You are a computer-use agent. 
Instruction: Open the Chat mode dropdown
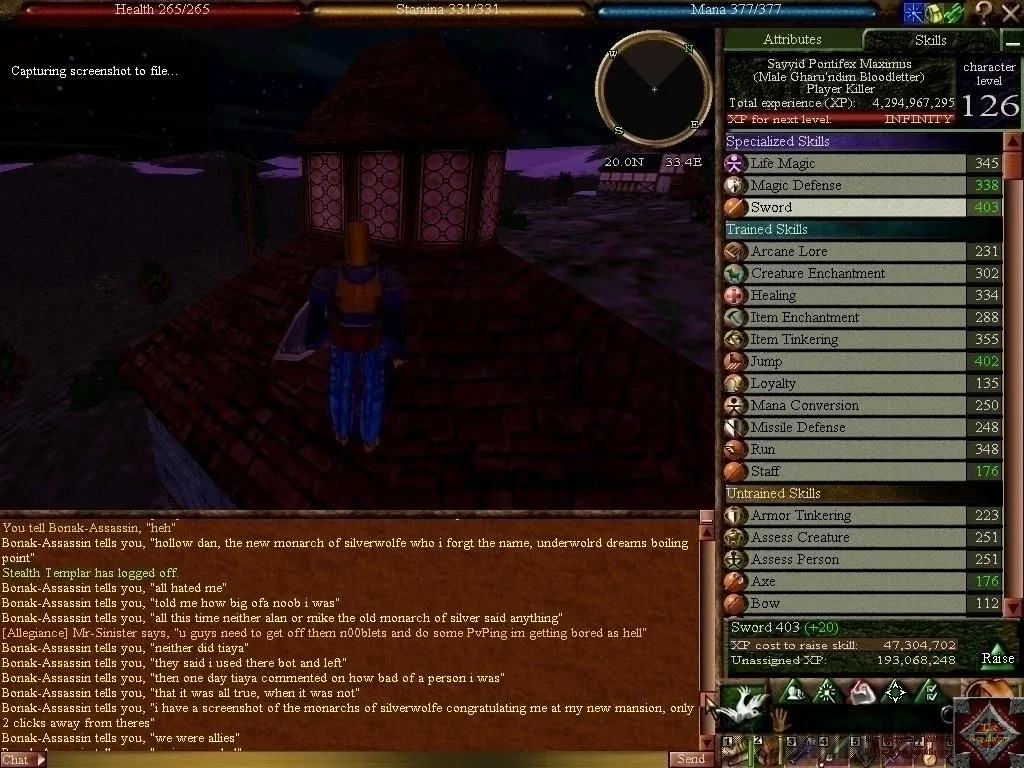click(23, 759)
